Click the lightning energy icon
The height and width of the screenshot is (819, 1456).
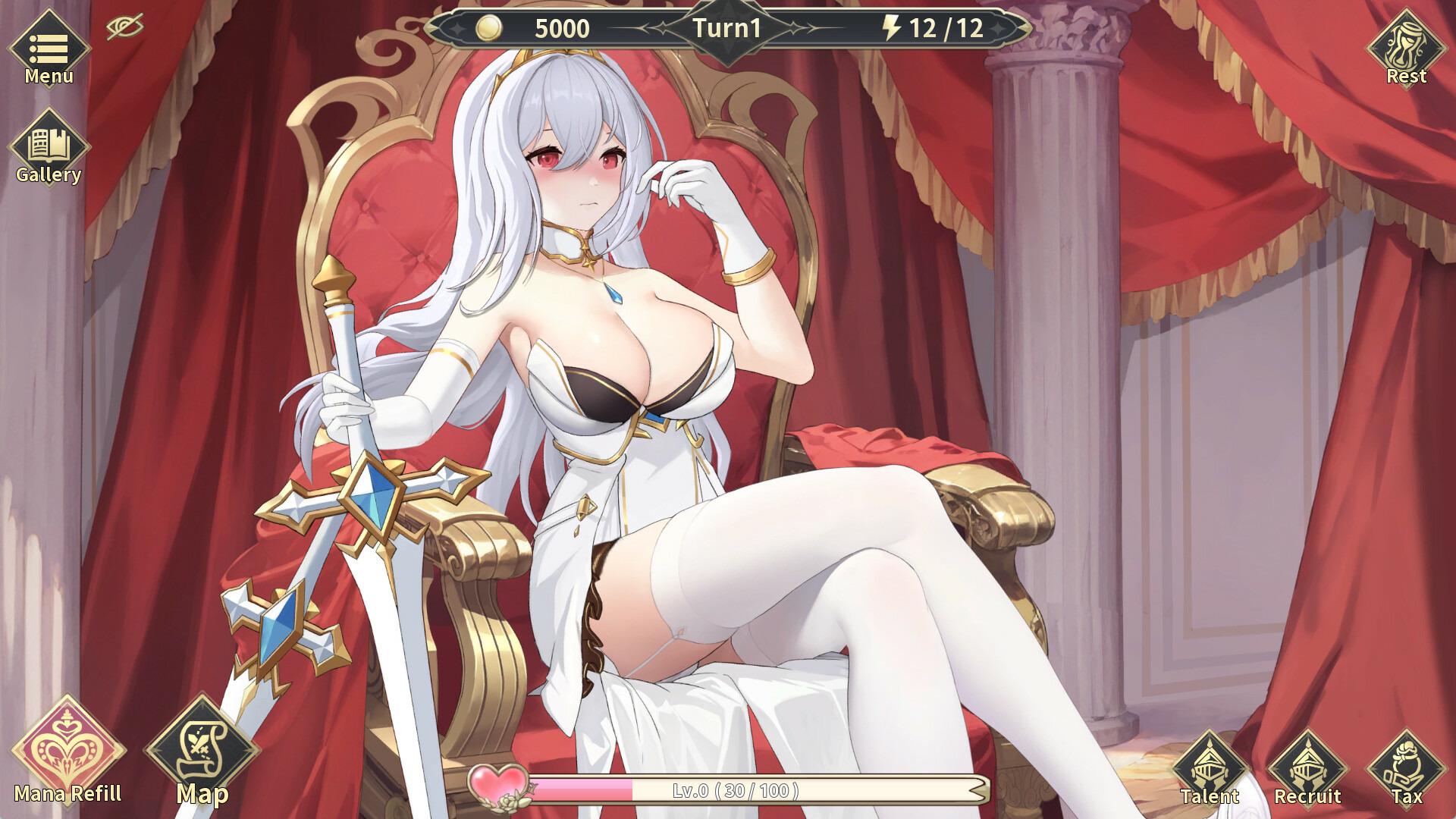pyautogui.click(x=892, y=30)
